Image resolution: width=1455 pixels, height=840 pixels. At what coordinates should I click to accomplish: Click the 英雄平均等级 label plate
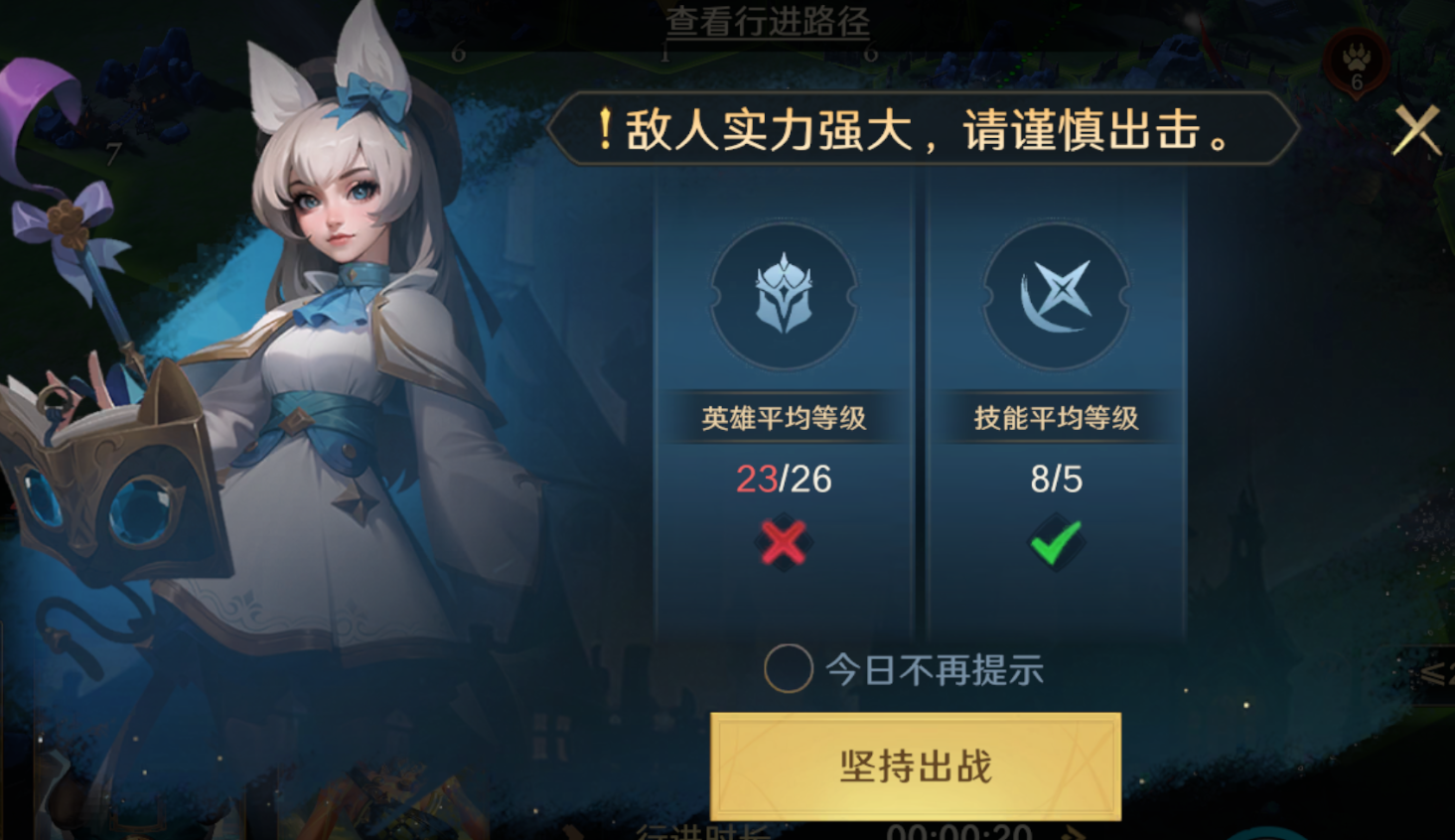pyautogui.click(x=785, y=419)
